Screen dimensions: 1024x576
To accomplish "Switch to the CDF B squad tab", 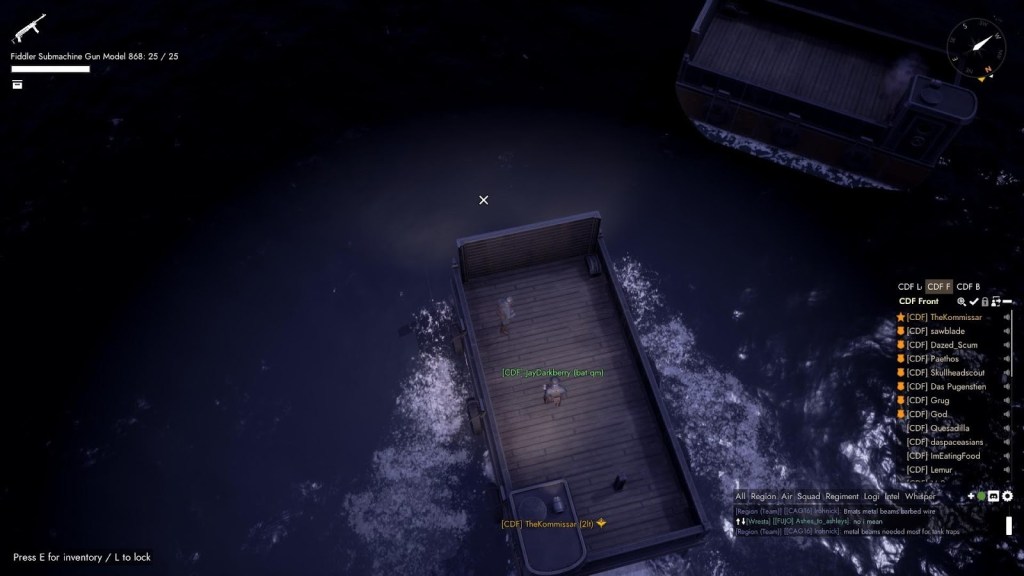I will [x=968, y=287].
